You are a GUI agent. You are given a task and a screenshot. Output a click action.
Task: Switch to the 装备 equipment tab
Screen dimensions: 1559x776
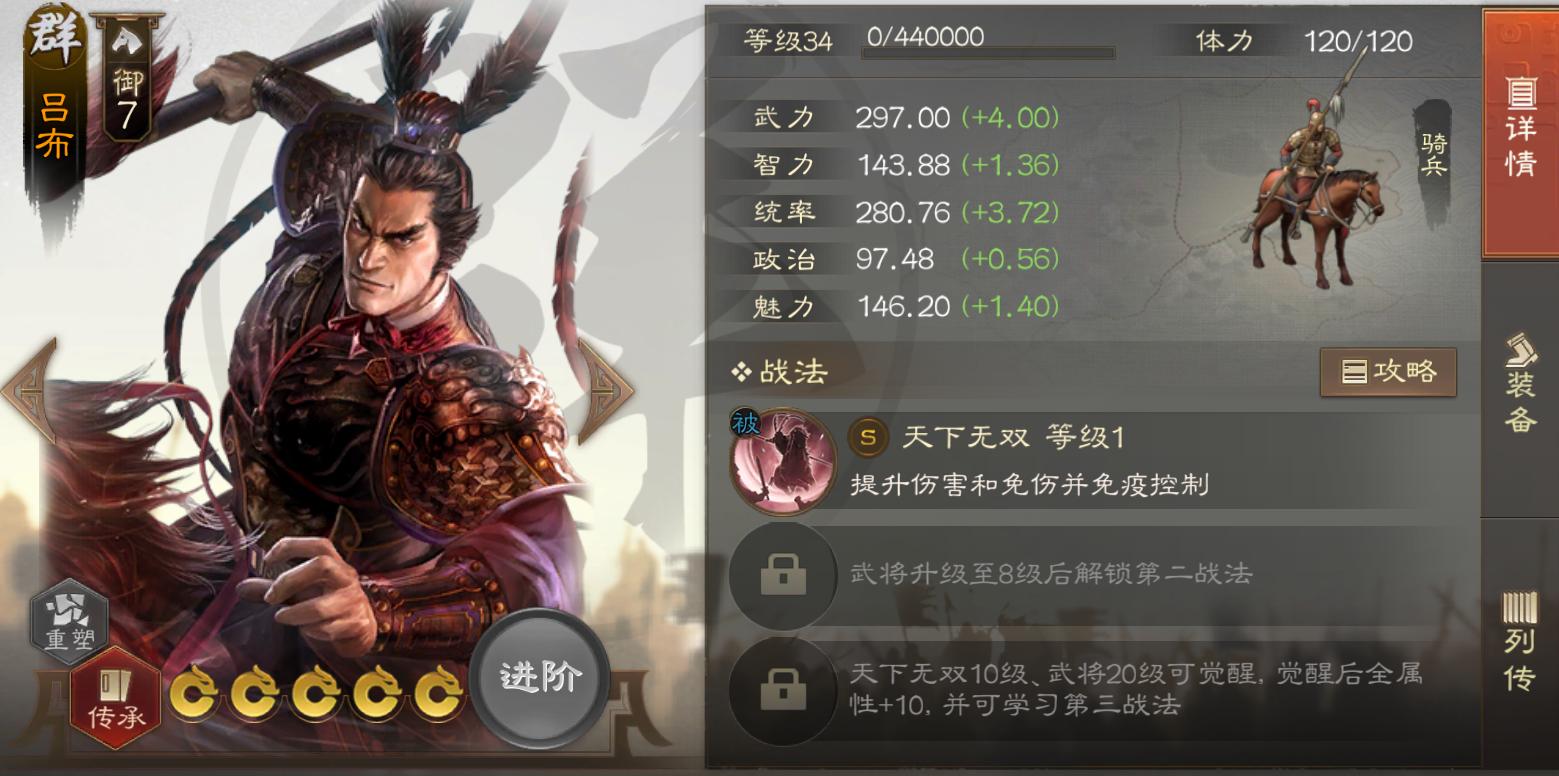tap(1522, 390)
